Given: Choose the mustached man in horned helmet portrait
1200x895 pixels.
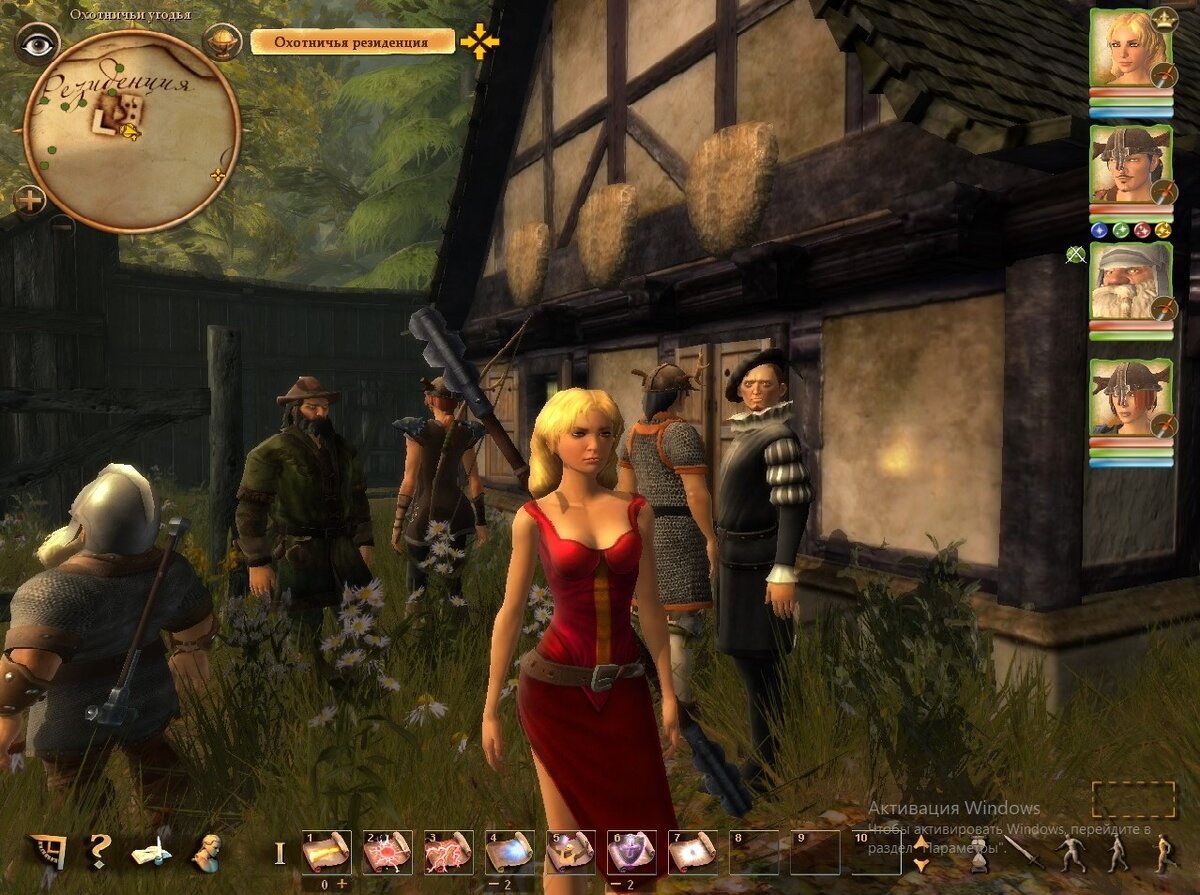Looking at the screenshot, I should tap(1129, 164).
